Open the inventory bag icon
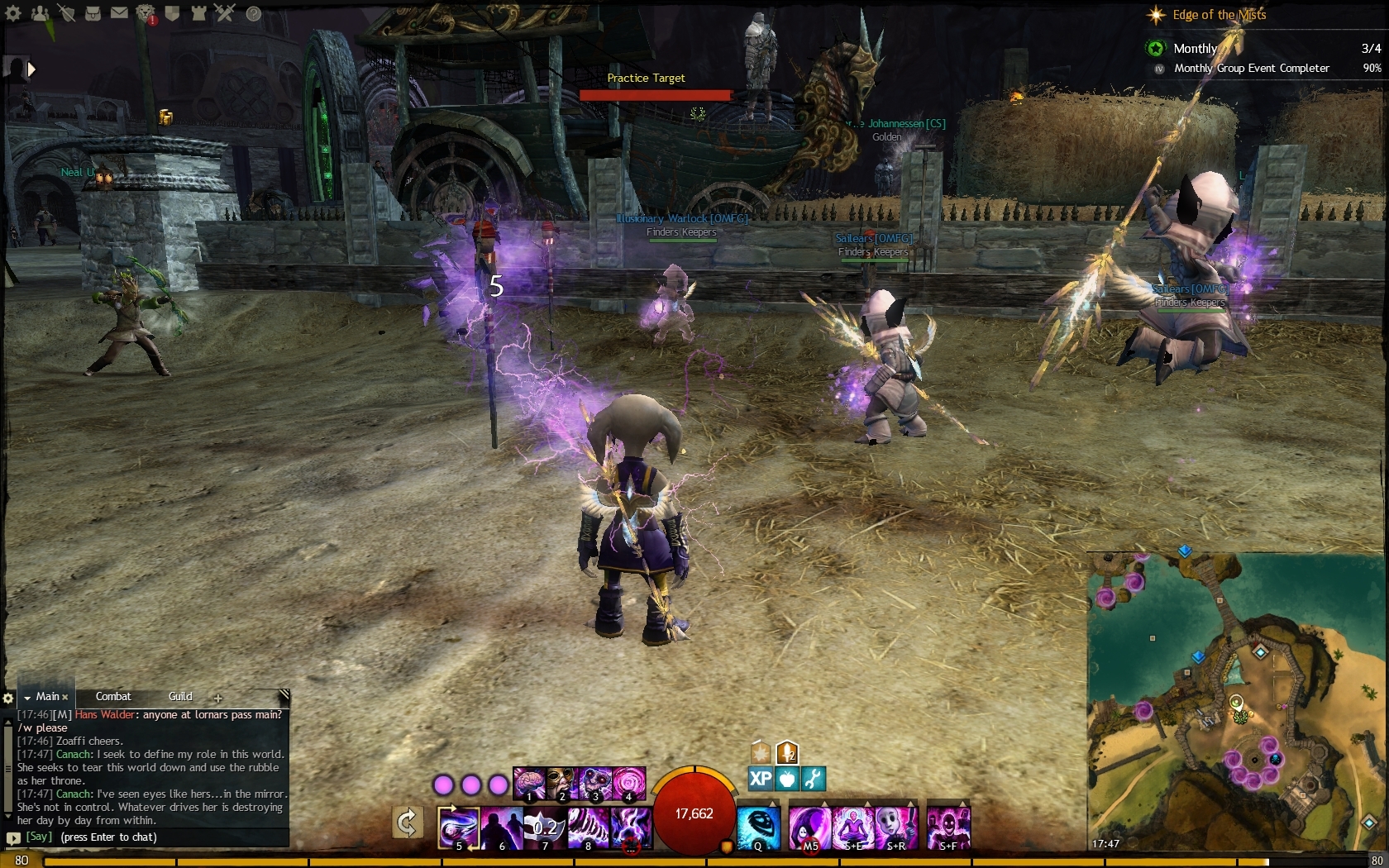This screenshot has height=868, width=1389. pos(93,13)
